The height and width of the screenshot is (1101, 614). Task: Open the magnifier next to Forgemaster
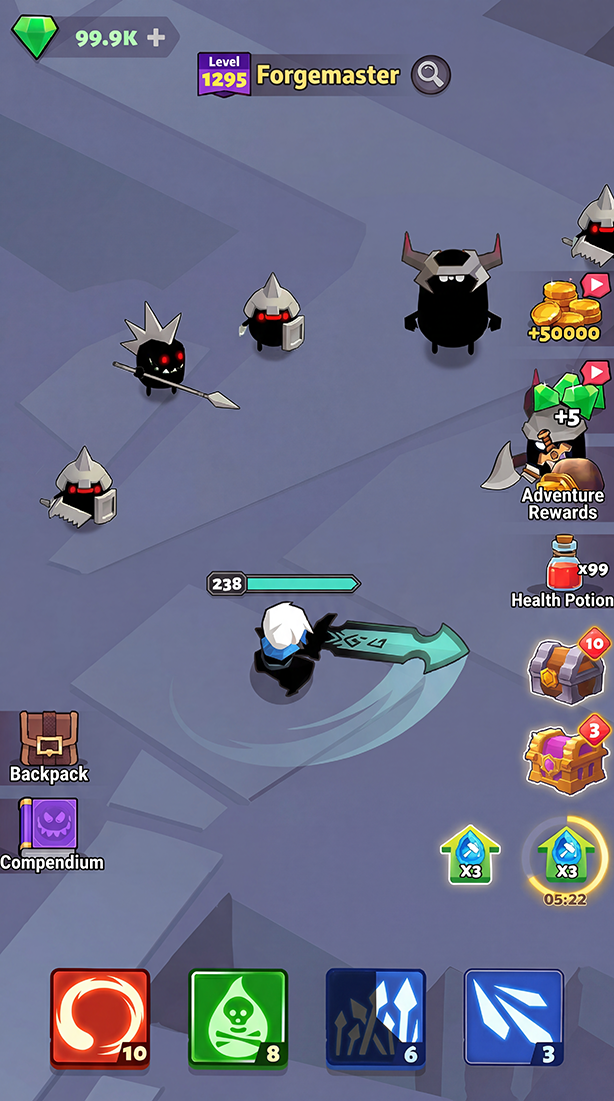click(430, 74)
